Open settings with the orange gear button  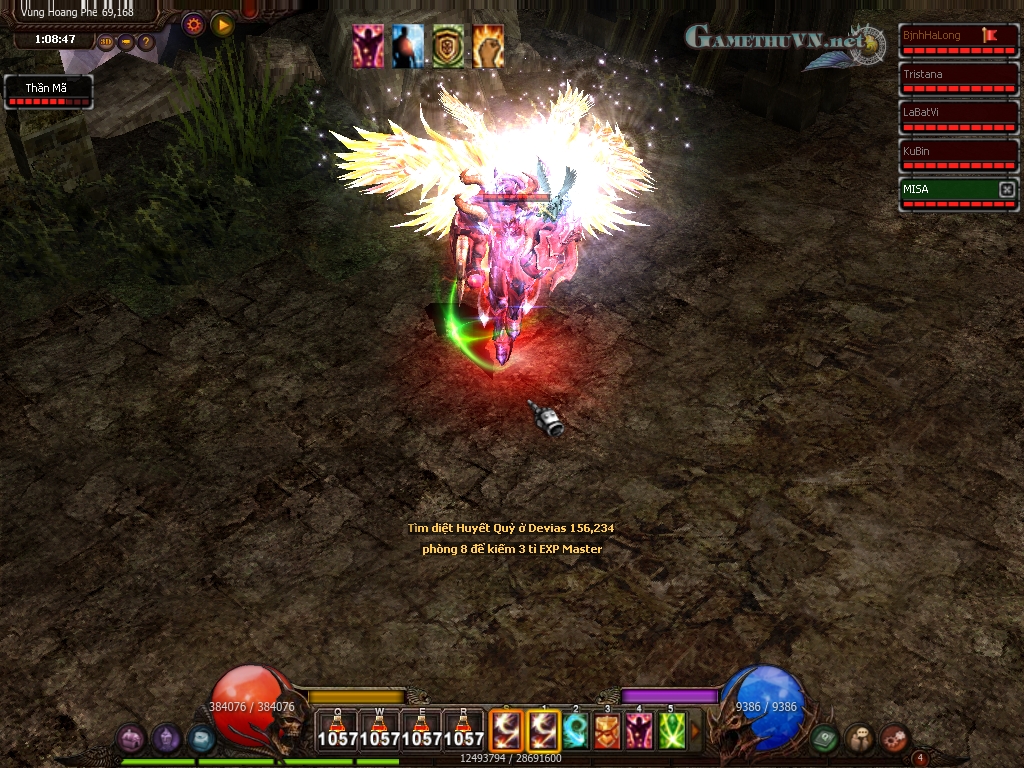click(x=194, y=24)
